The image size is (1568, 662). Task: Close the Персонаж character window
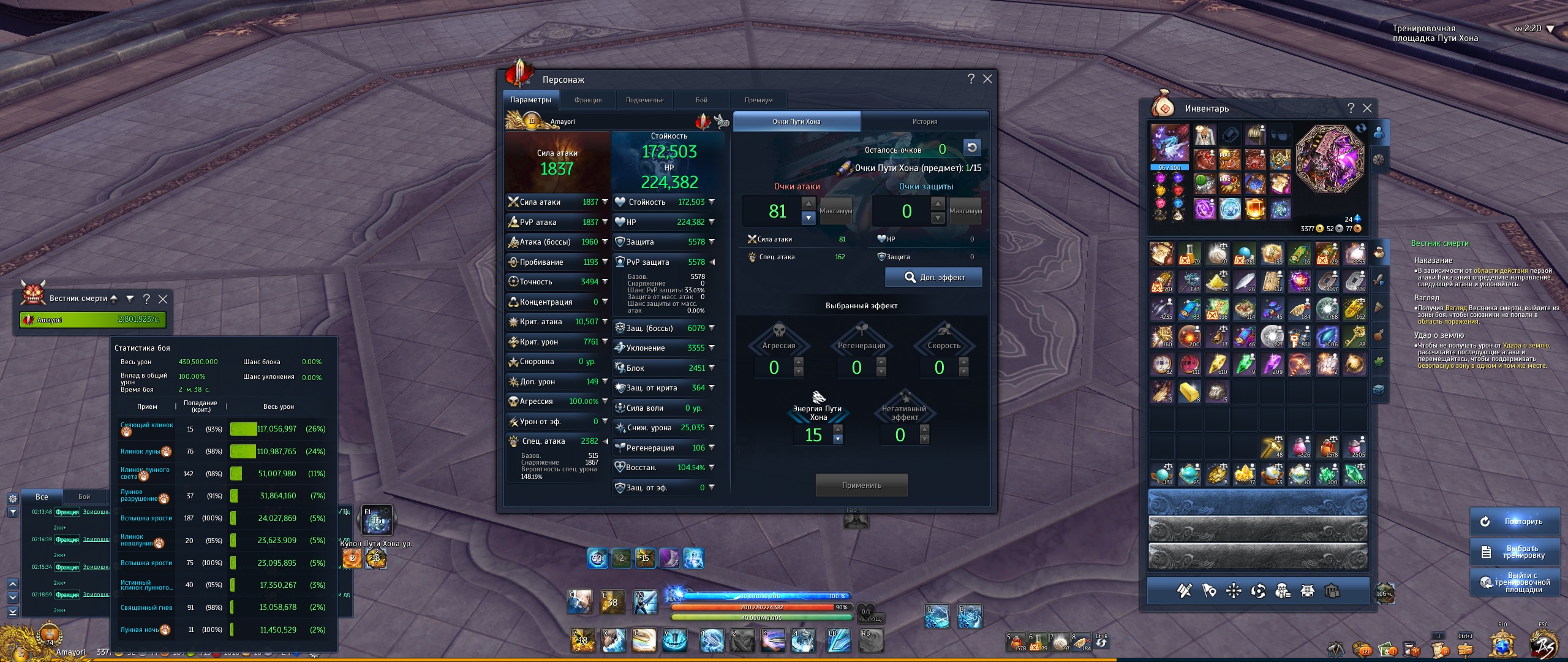tap(987, 79)
